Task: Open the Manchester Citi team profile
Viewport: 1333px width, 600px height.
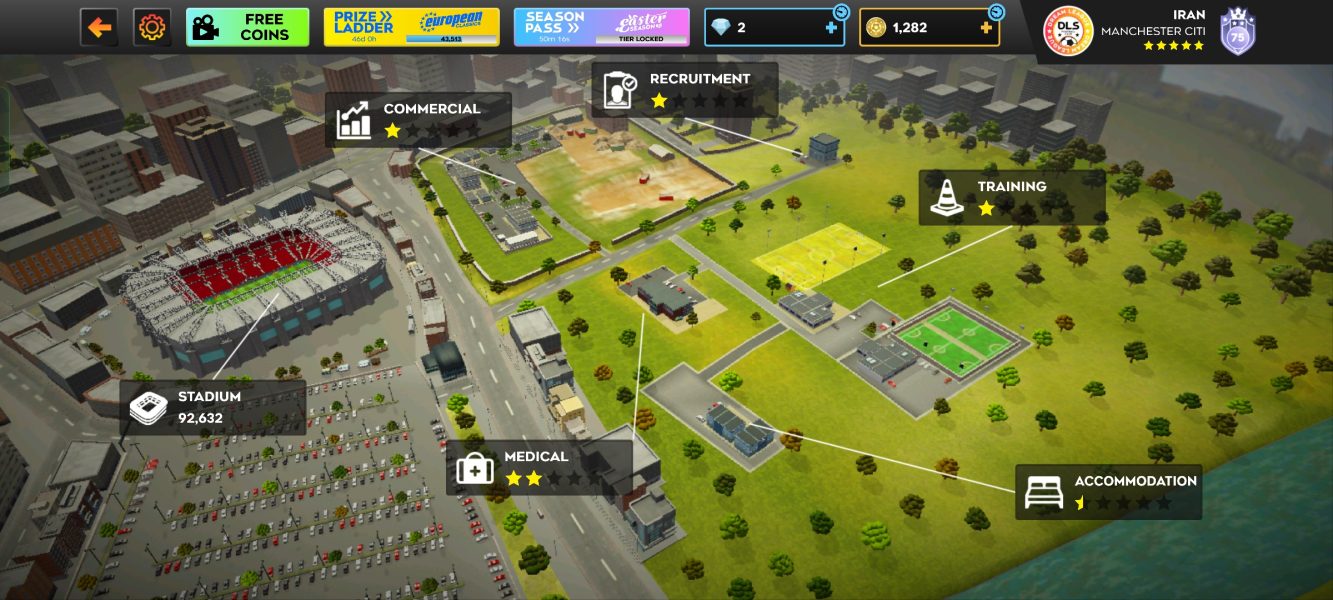Action: point(1148,31)
